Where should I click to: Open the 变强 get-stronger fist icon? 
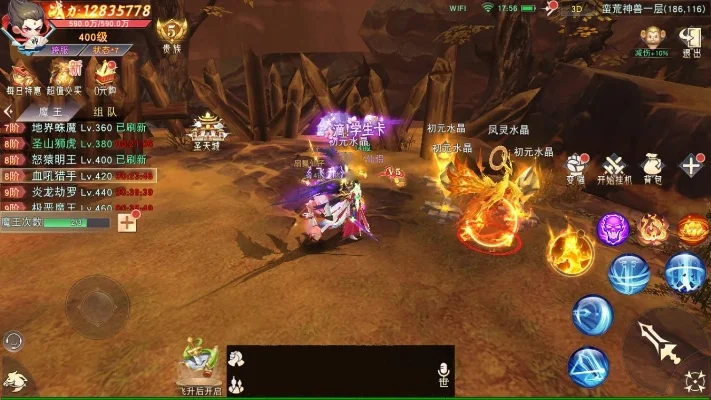pos(576,167)
